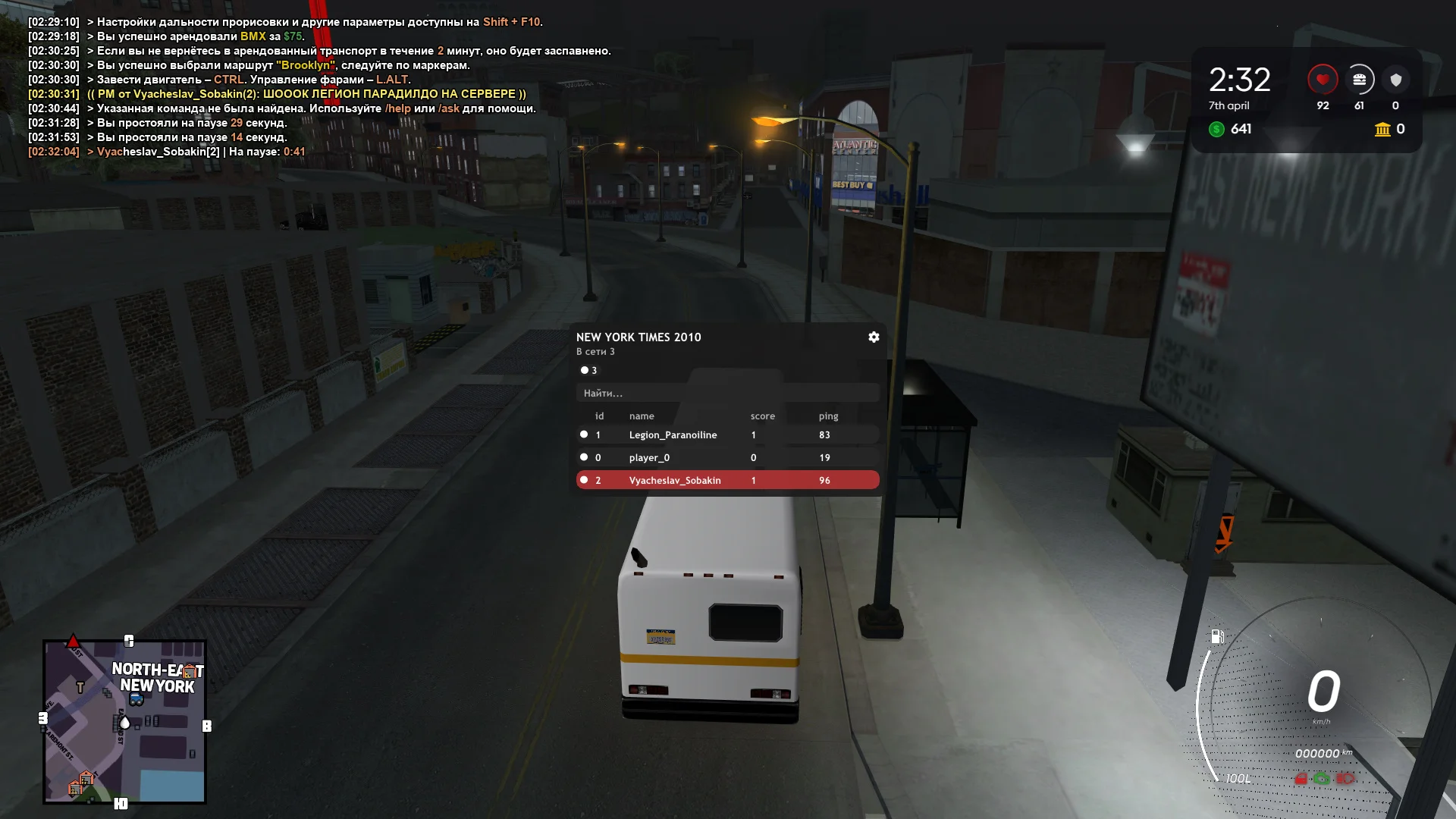Click the name column header

tap(641, 416)
